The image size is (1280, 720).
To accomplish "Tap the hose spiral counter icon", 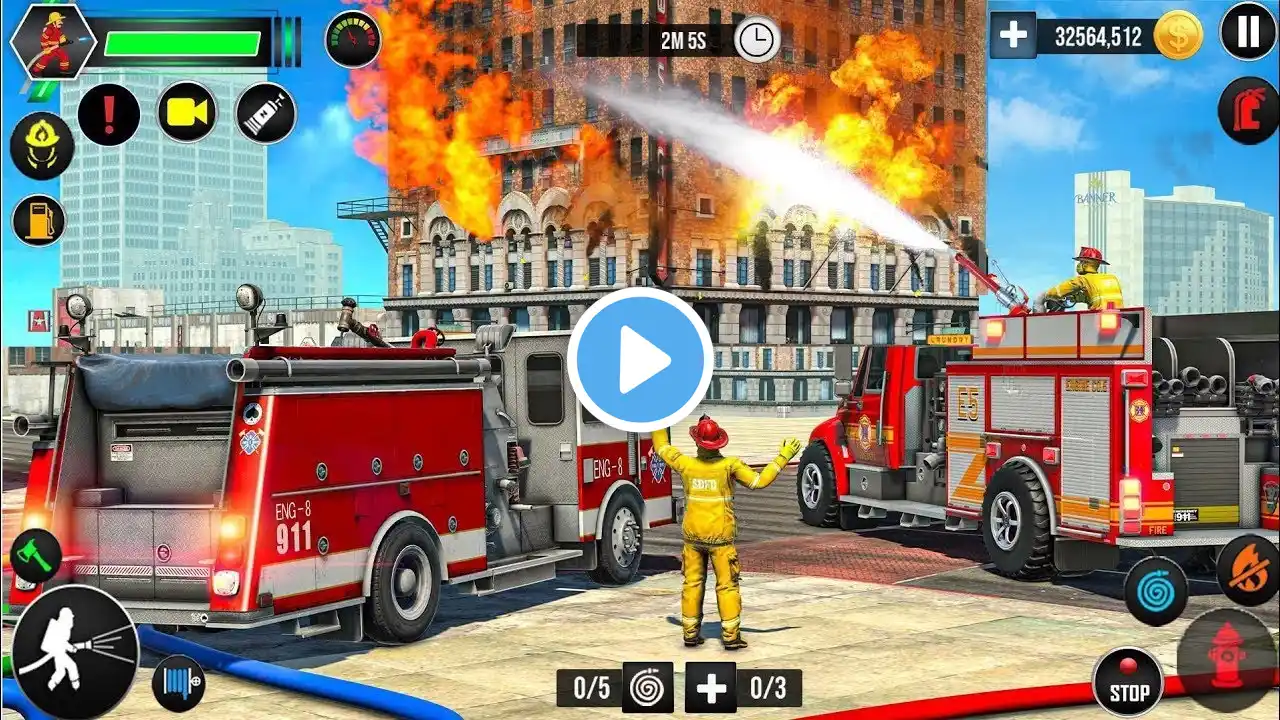I will coord(647,688).
